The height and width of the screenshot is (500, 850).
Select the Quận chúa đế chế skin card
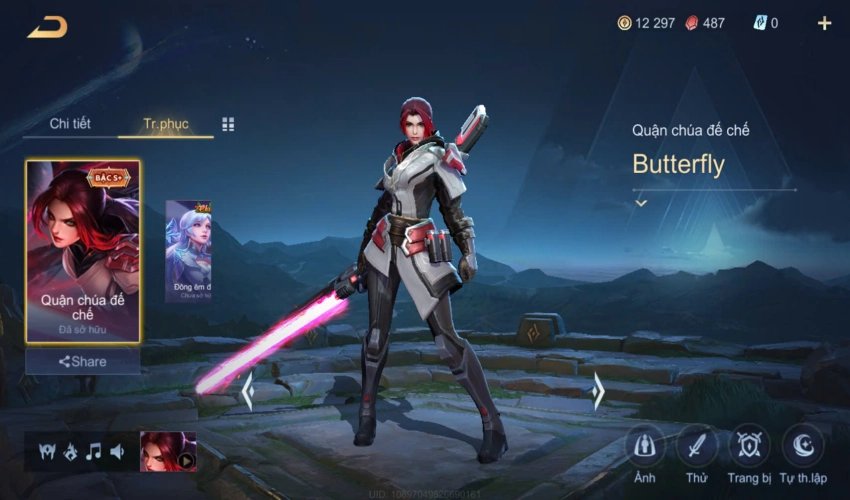(83, 250)
